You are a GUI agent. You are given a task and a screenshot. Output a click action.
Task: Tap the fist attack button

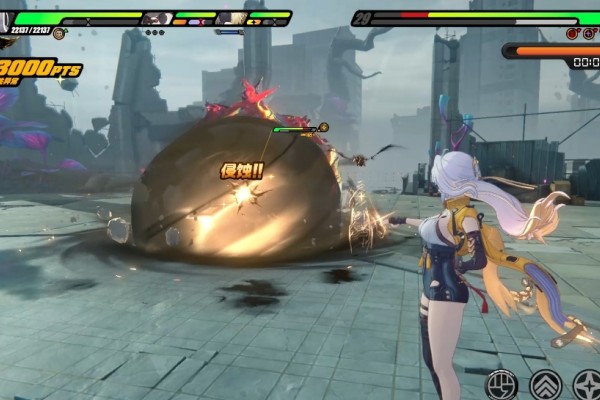point(501,384)
